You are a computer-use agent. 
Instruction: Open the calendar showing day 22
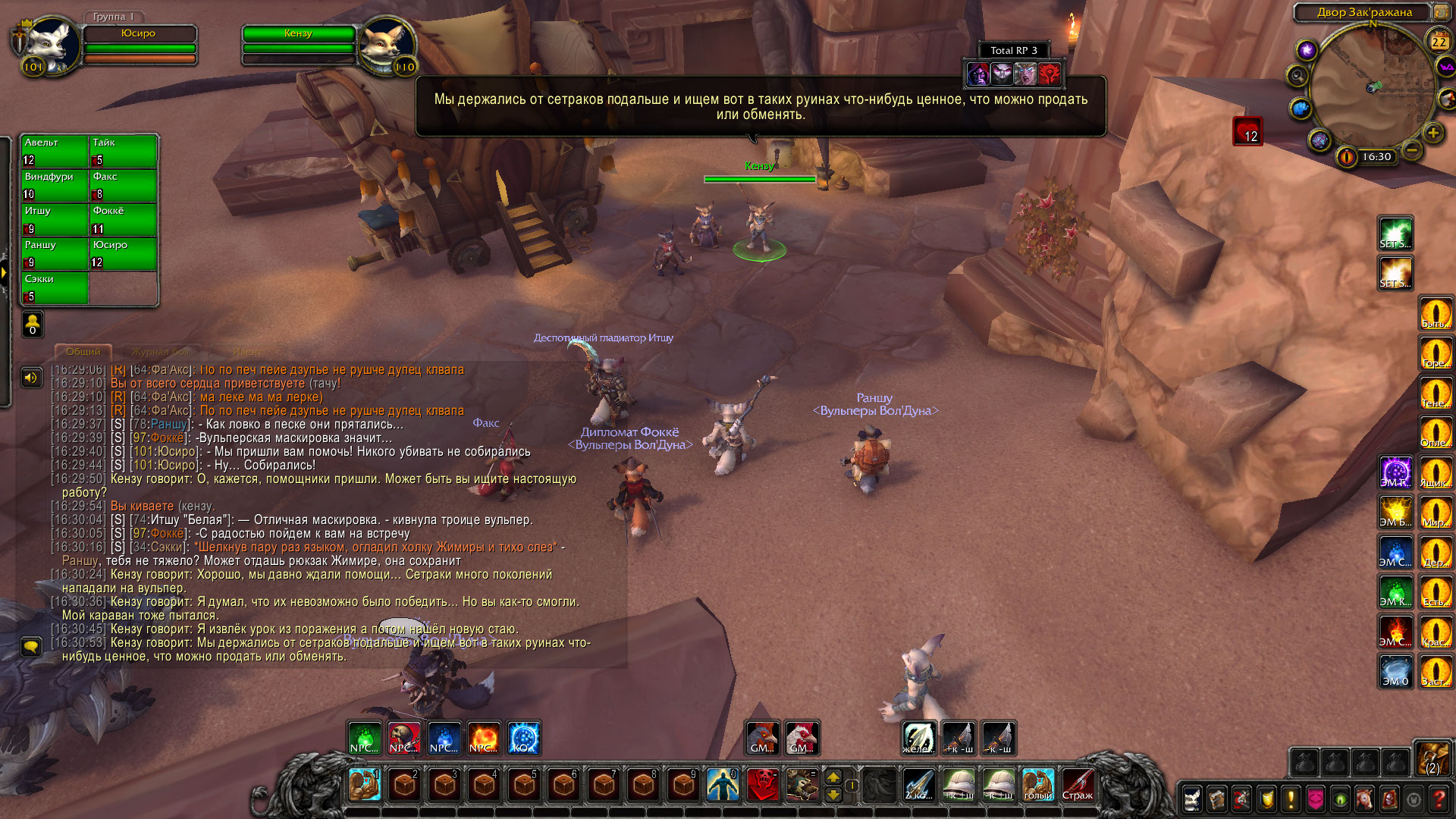1439,42
